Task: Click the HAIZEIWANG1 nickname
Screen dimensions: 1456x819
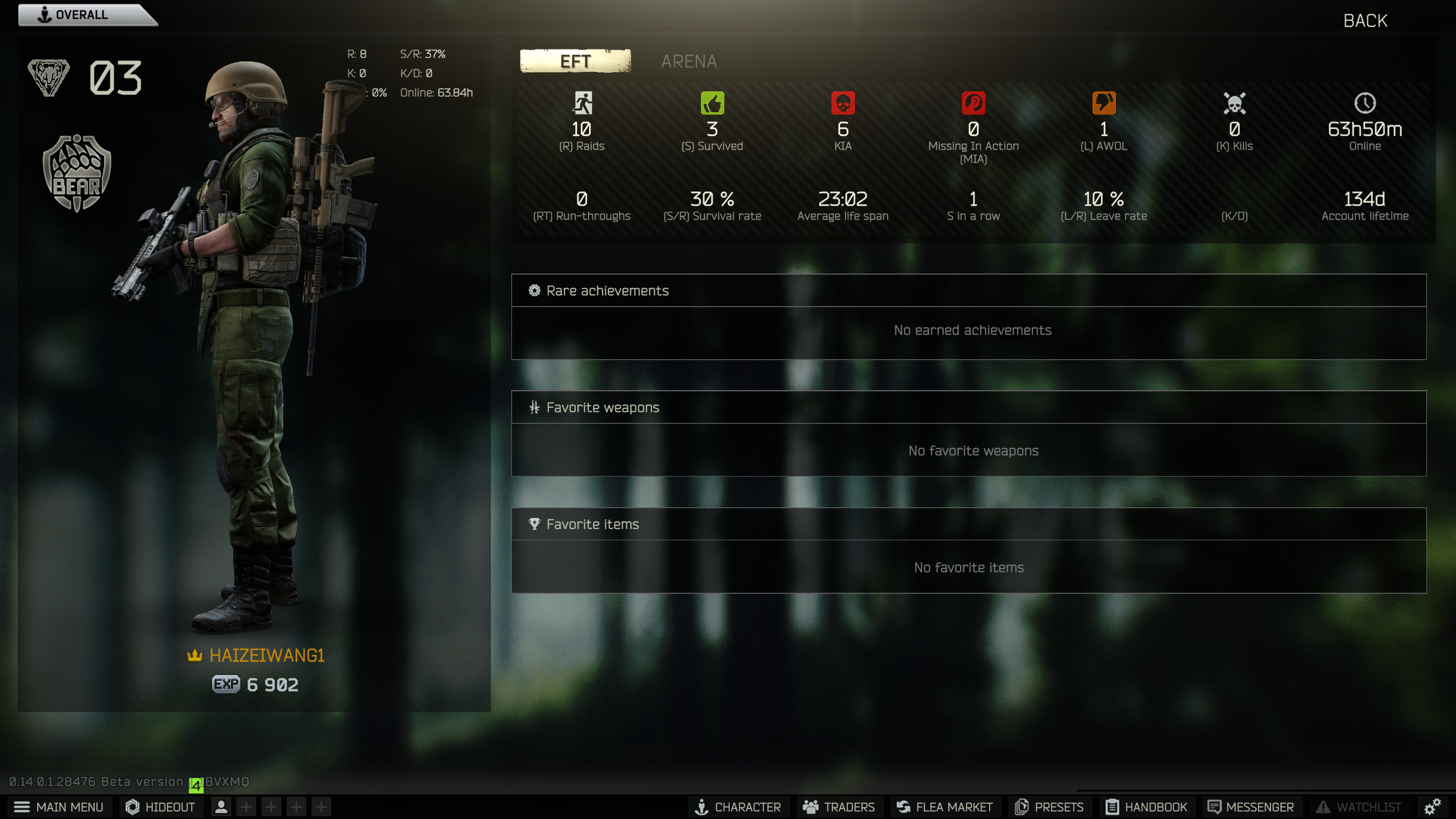Action: (x=267, y=655)
